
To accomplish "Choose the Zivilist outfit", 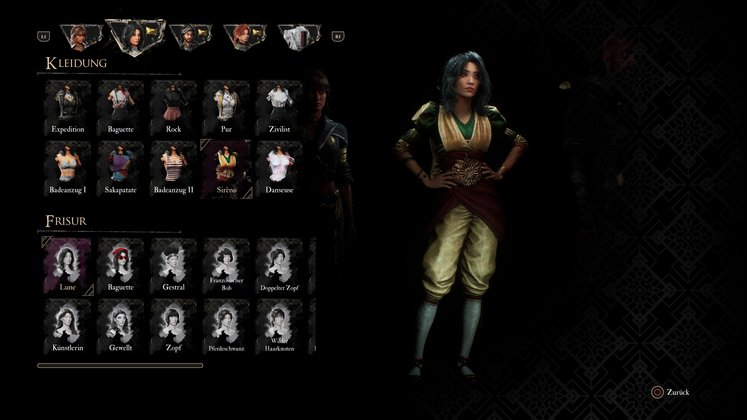I will (x=279, y=107).
